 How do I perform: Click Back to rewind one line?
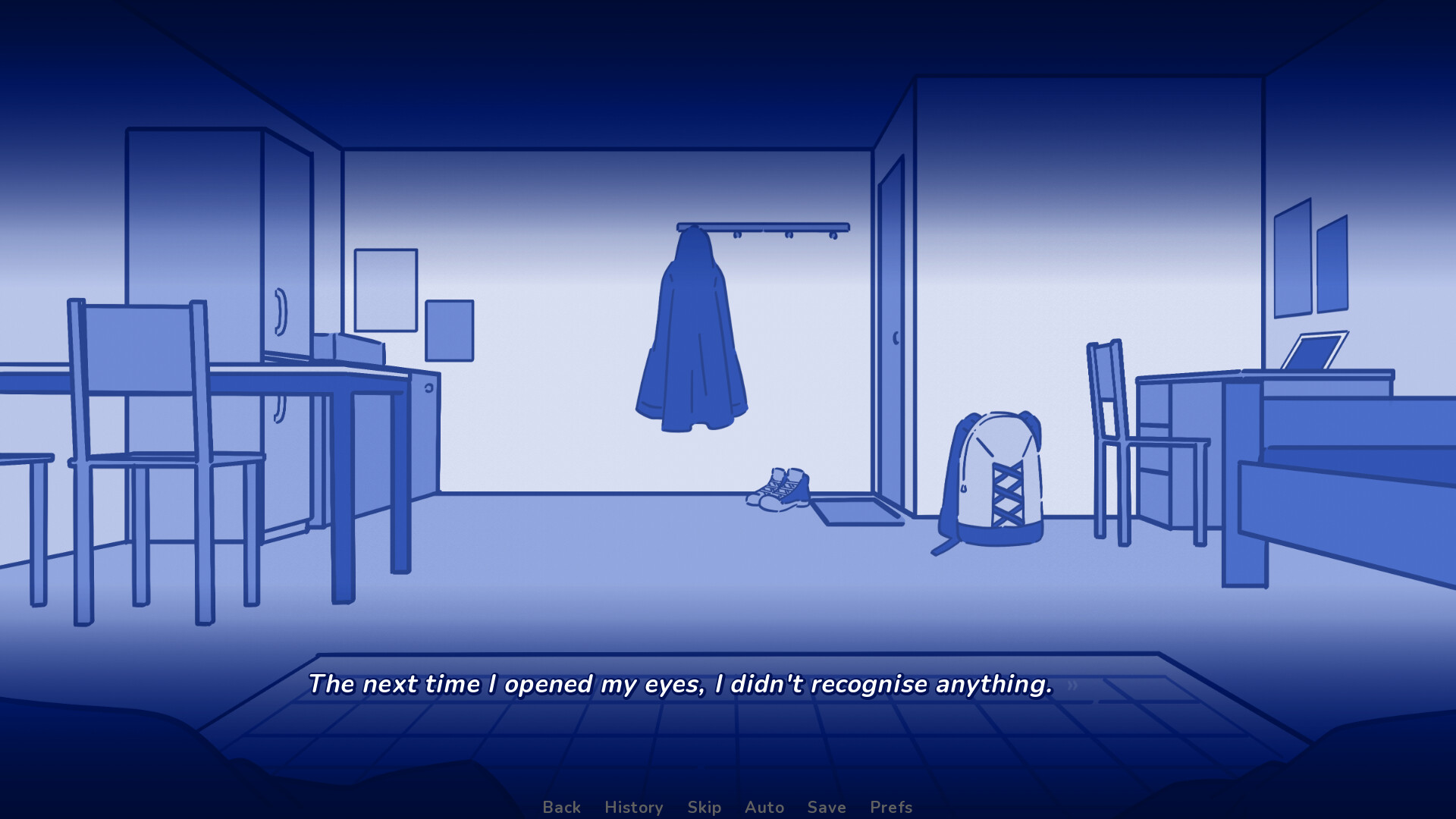click(560, 807)
